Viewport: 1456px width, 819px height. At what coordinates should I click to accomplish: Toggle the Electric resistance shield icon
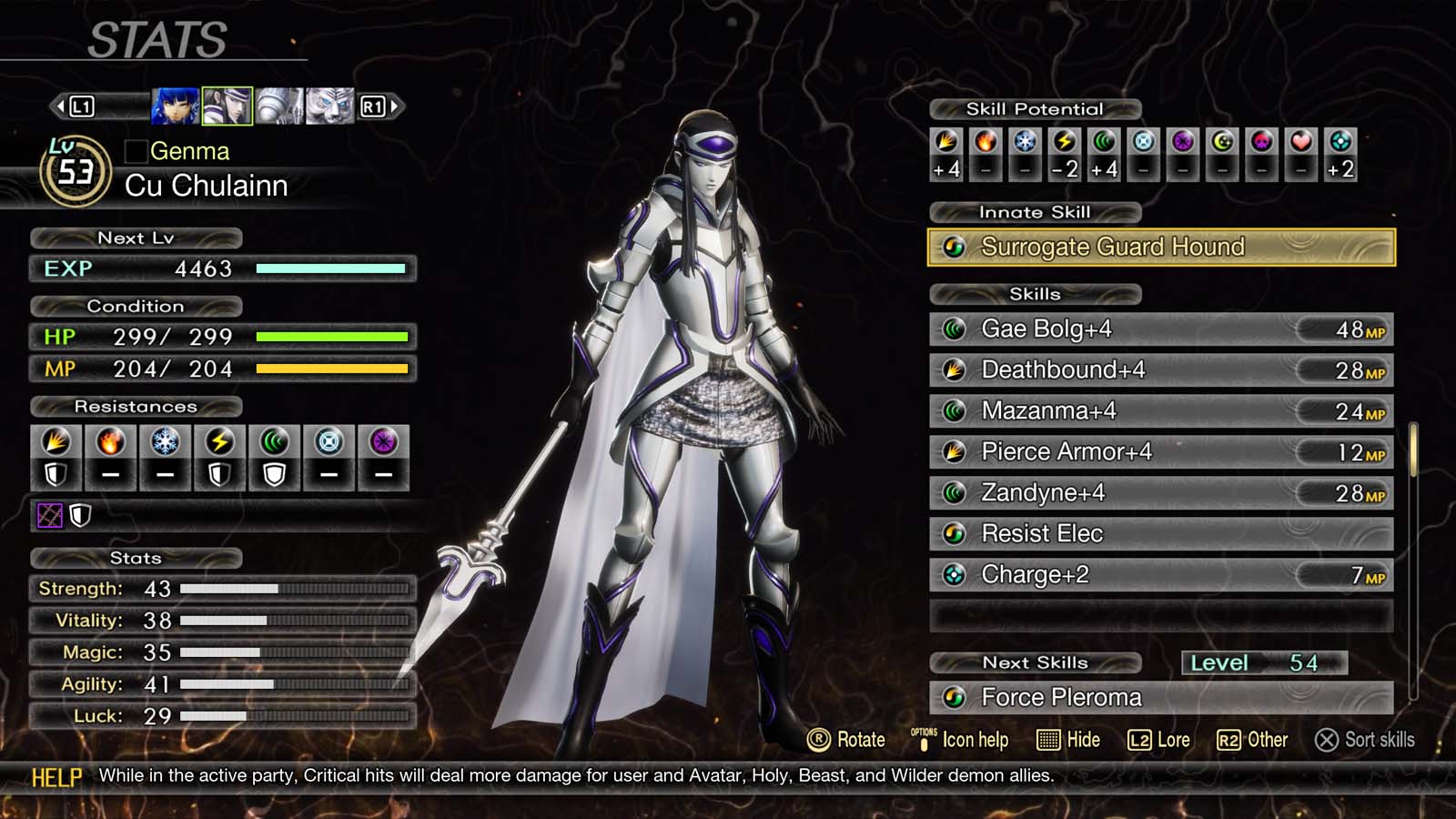pyautogui.click(x=218, y=473)
